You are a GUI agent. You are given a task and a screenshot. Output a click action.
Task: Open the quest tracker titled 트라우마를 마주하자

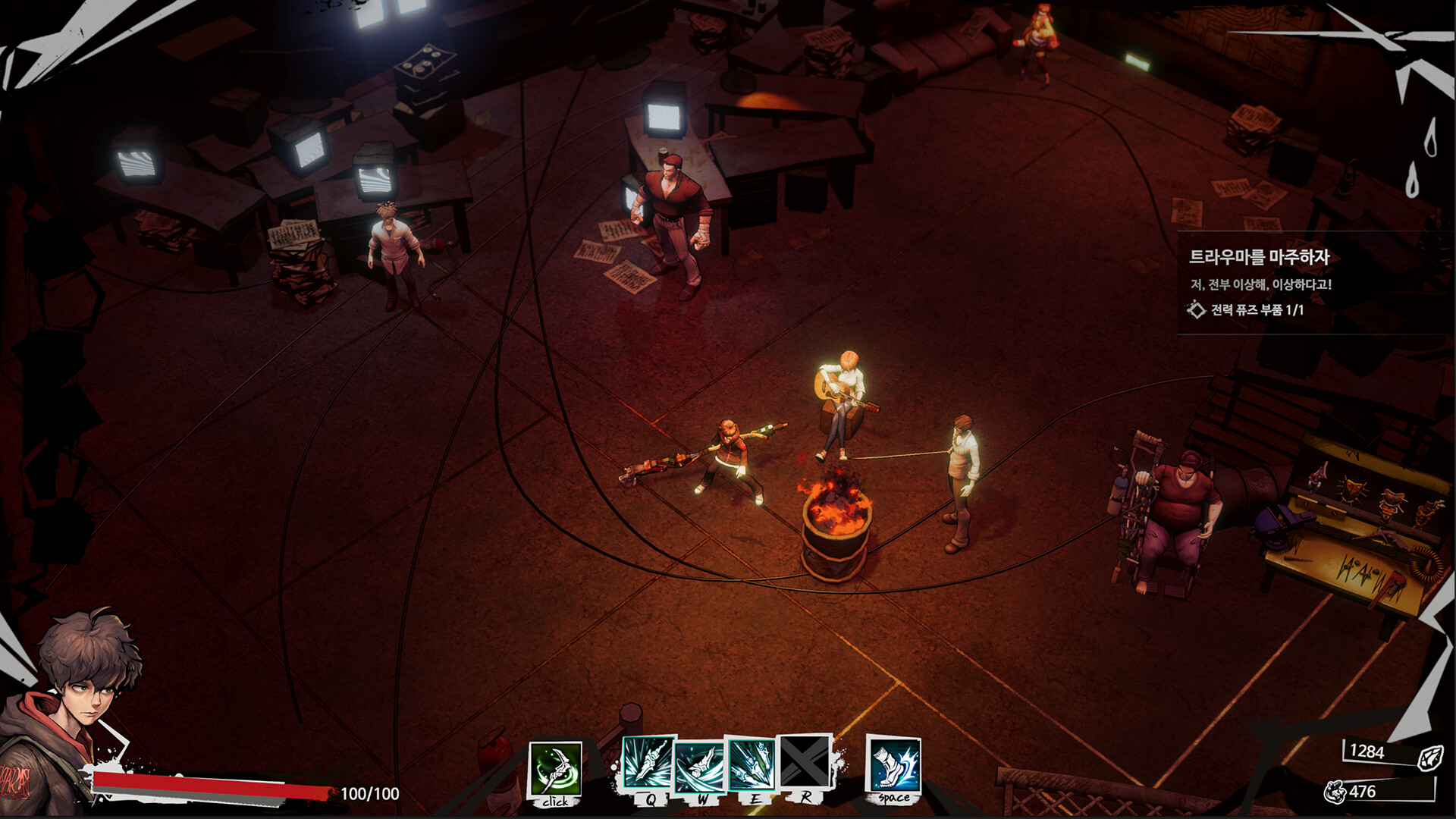point(1259,258)
